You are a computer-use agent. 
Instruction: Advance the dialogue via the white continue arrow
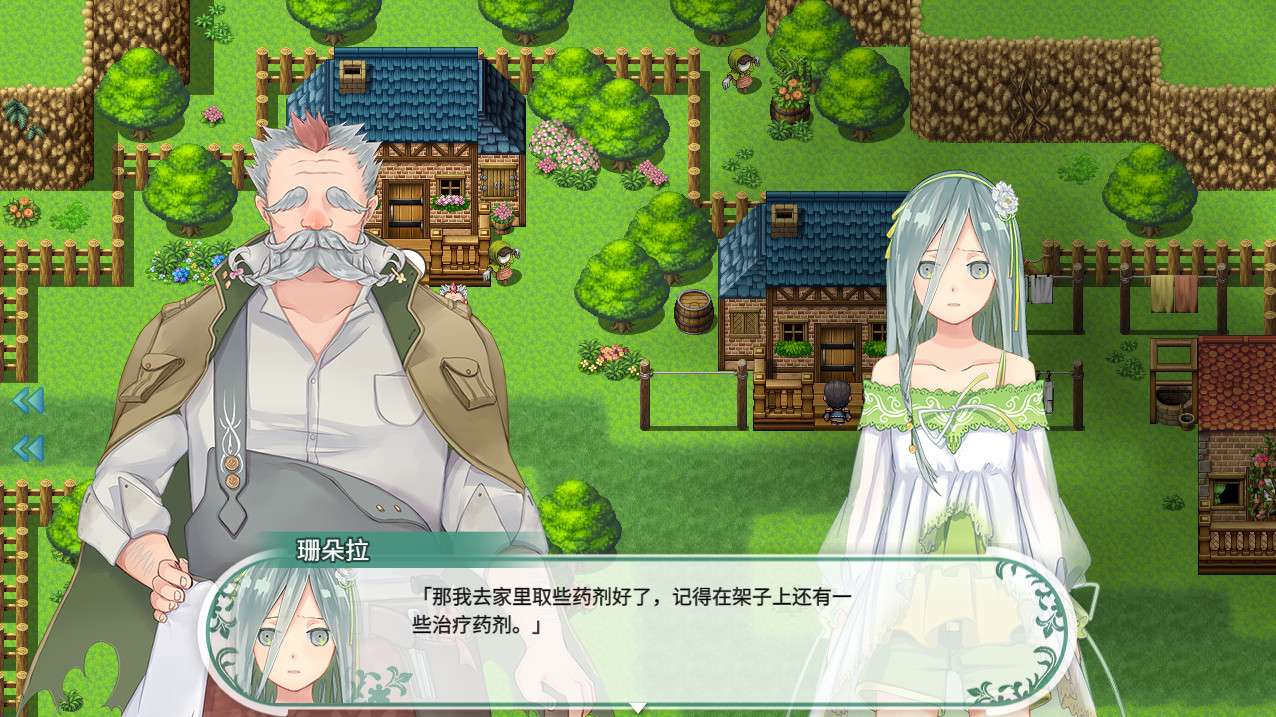click(x=637, y=707)
